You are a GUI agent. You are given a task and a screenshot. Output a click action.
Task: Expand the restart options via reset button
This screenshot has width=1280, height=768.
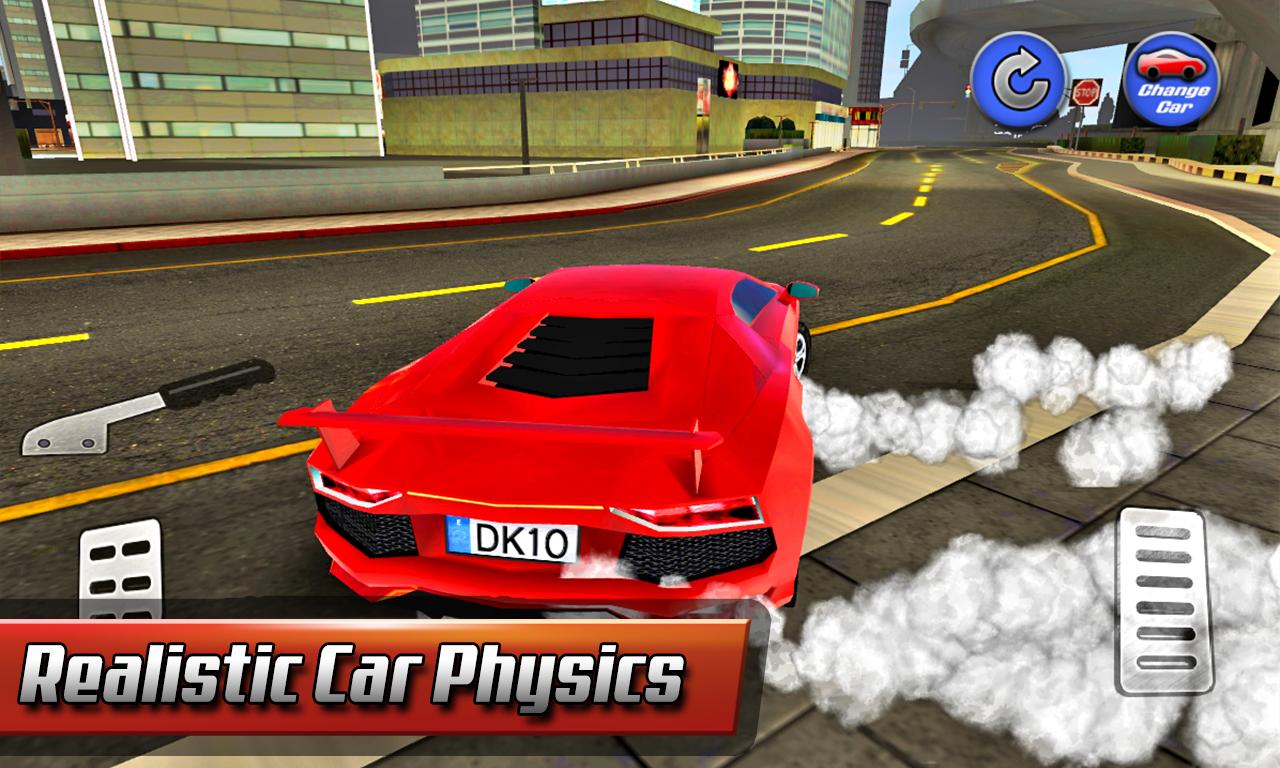[x=1018, y=75]
